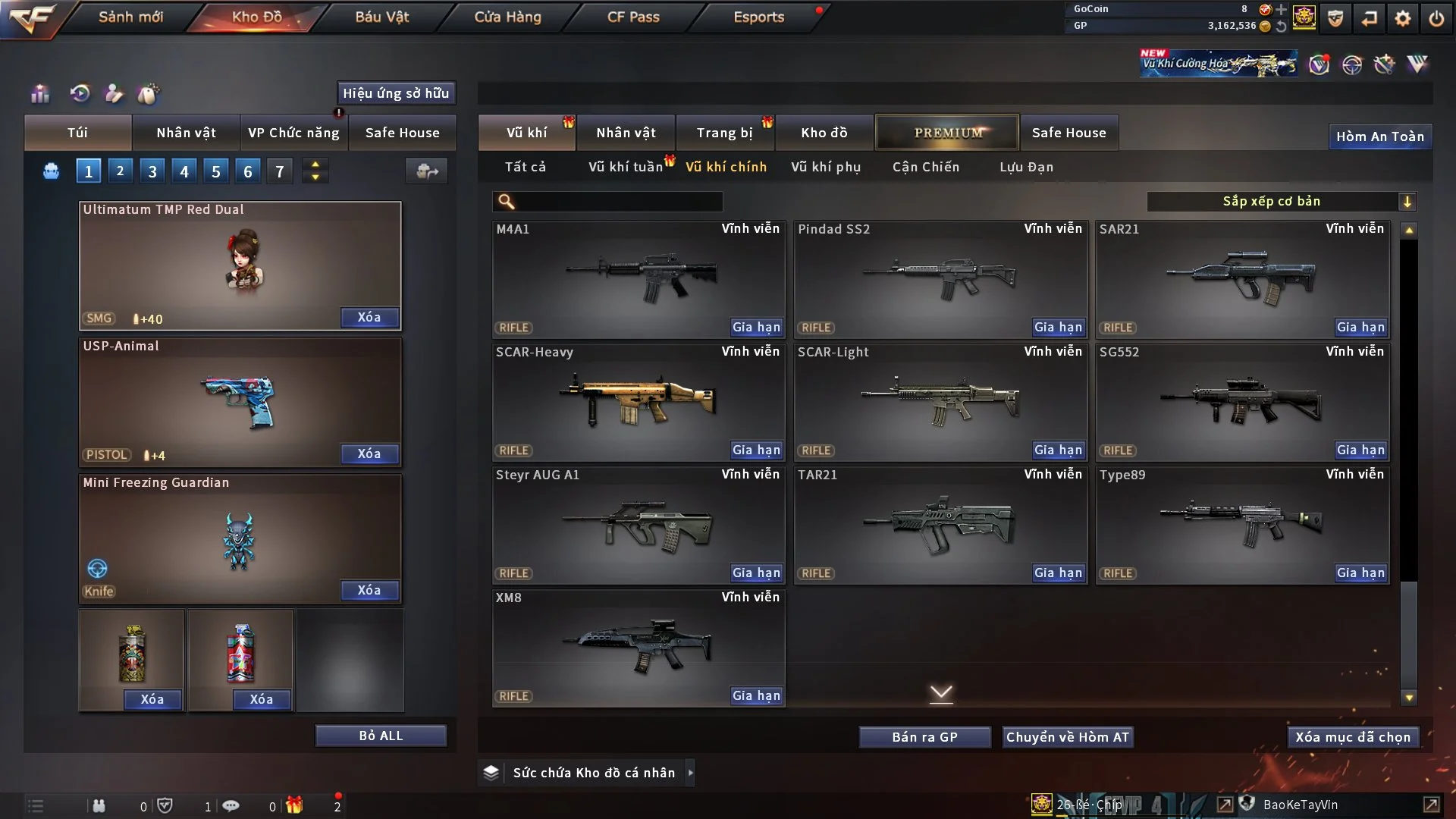Go to the Sảnh mới lobby tab
The image size is (1456, 819).
coord(130,17)
